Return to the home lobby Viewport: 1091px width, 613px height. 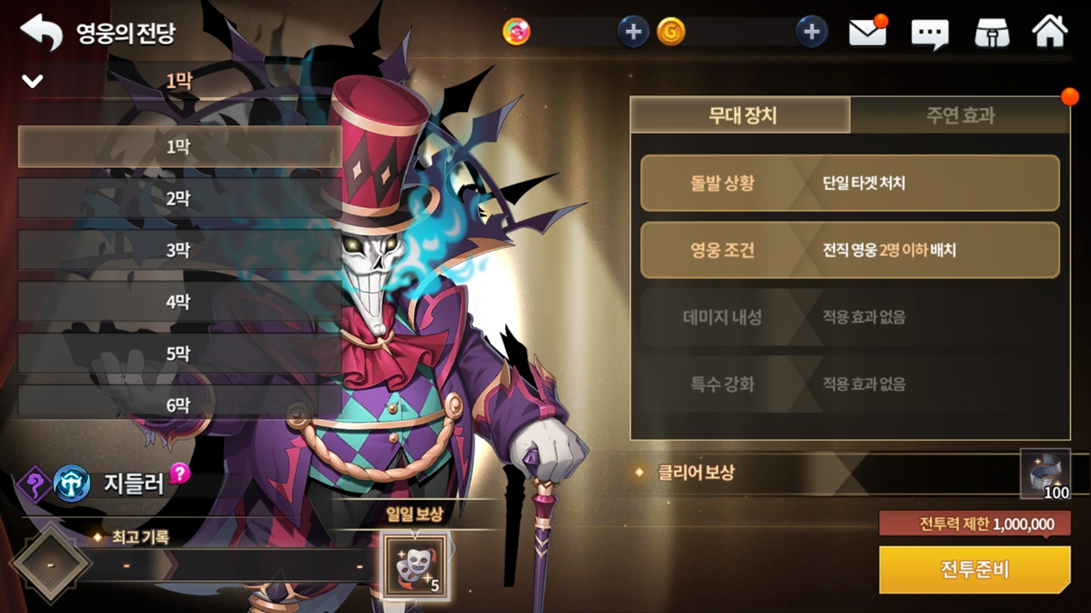1050,32
